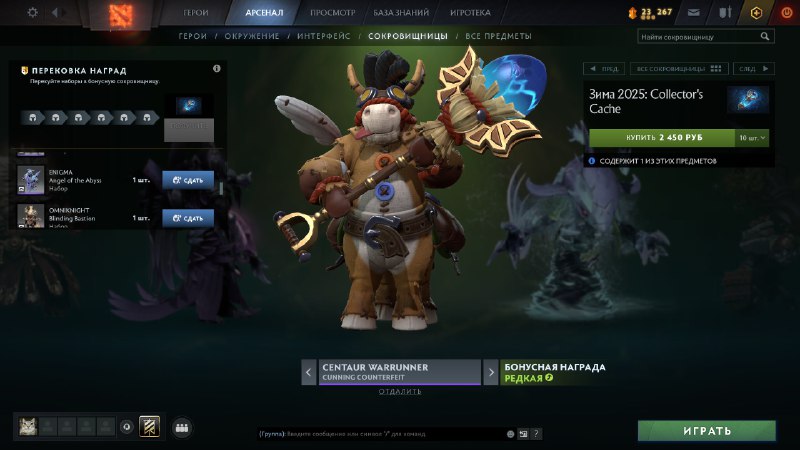Go to the next treasure with СЛЕД.
Viewport: 800px width, 450px height.
pyautogui.click(x=750, y=69)
